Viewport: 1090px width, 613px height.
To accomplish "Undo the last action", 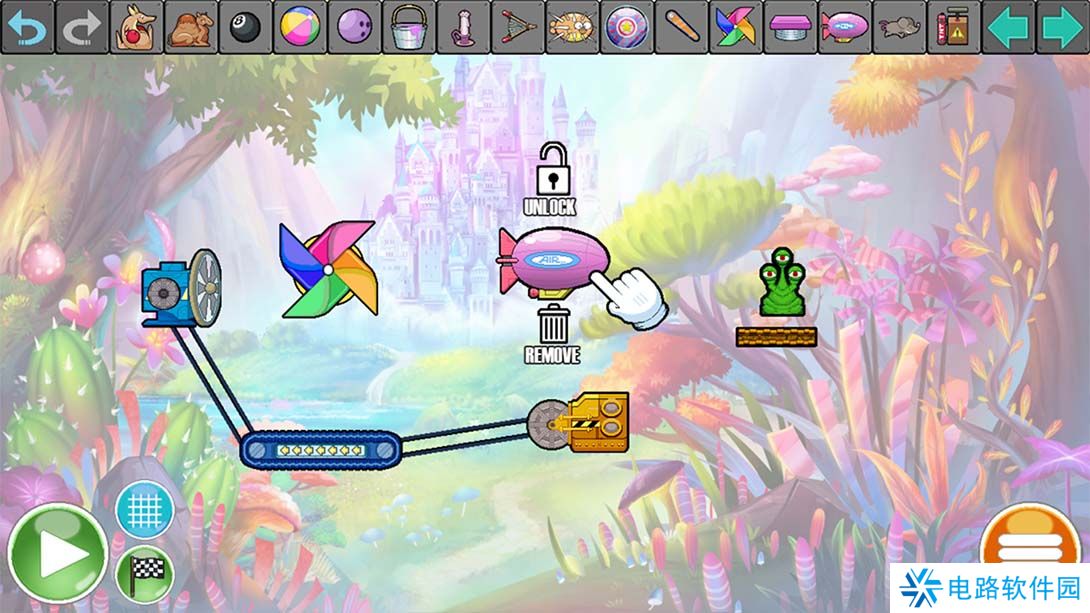I will click(27, 27).
